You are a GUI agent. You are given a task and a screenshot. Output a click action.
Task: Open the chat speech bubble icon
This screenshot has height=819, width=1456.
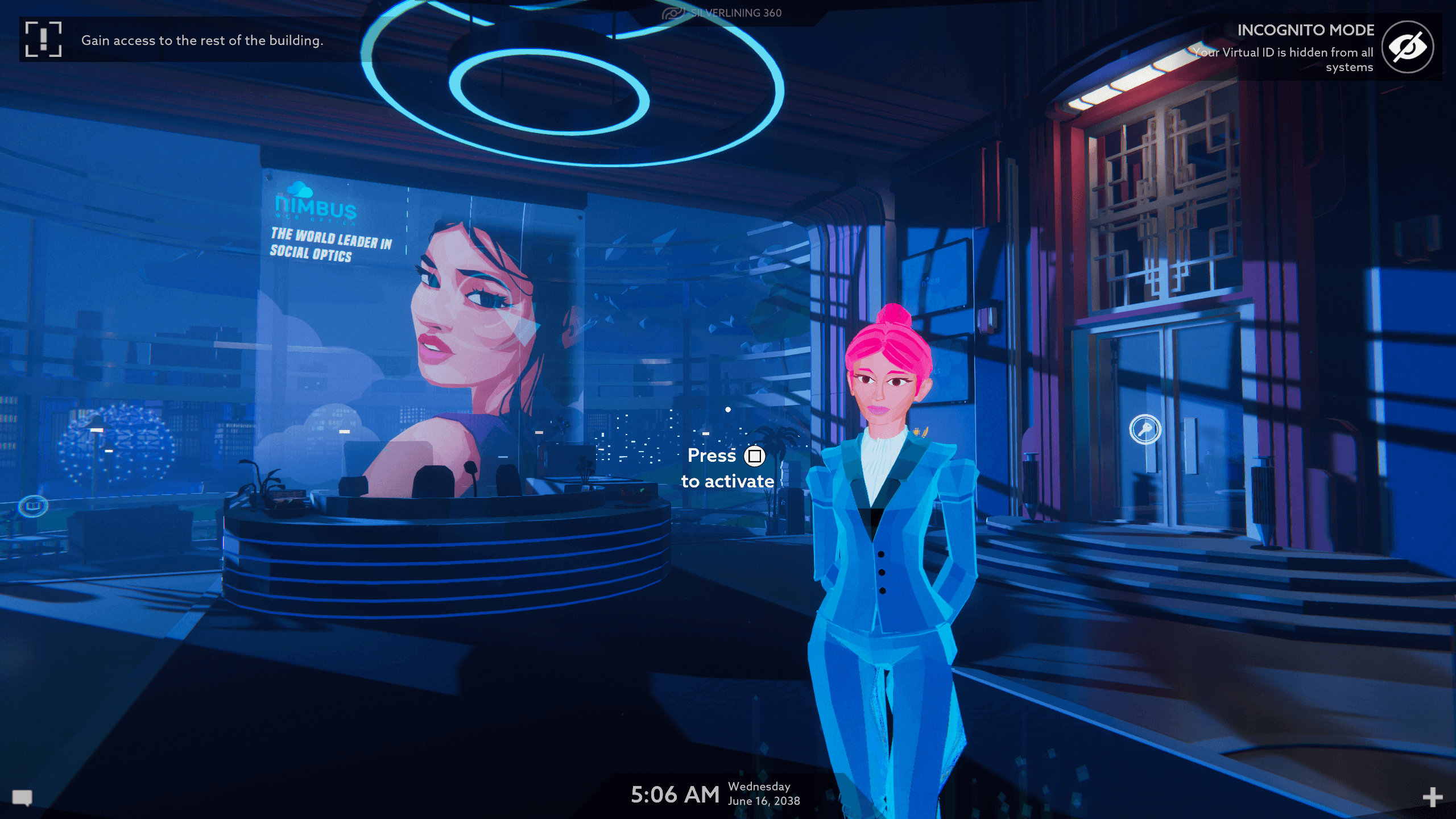coord(22,797)
